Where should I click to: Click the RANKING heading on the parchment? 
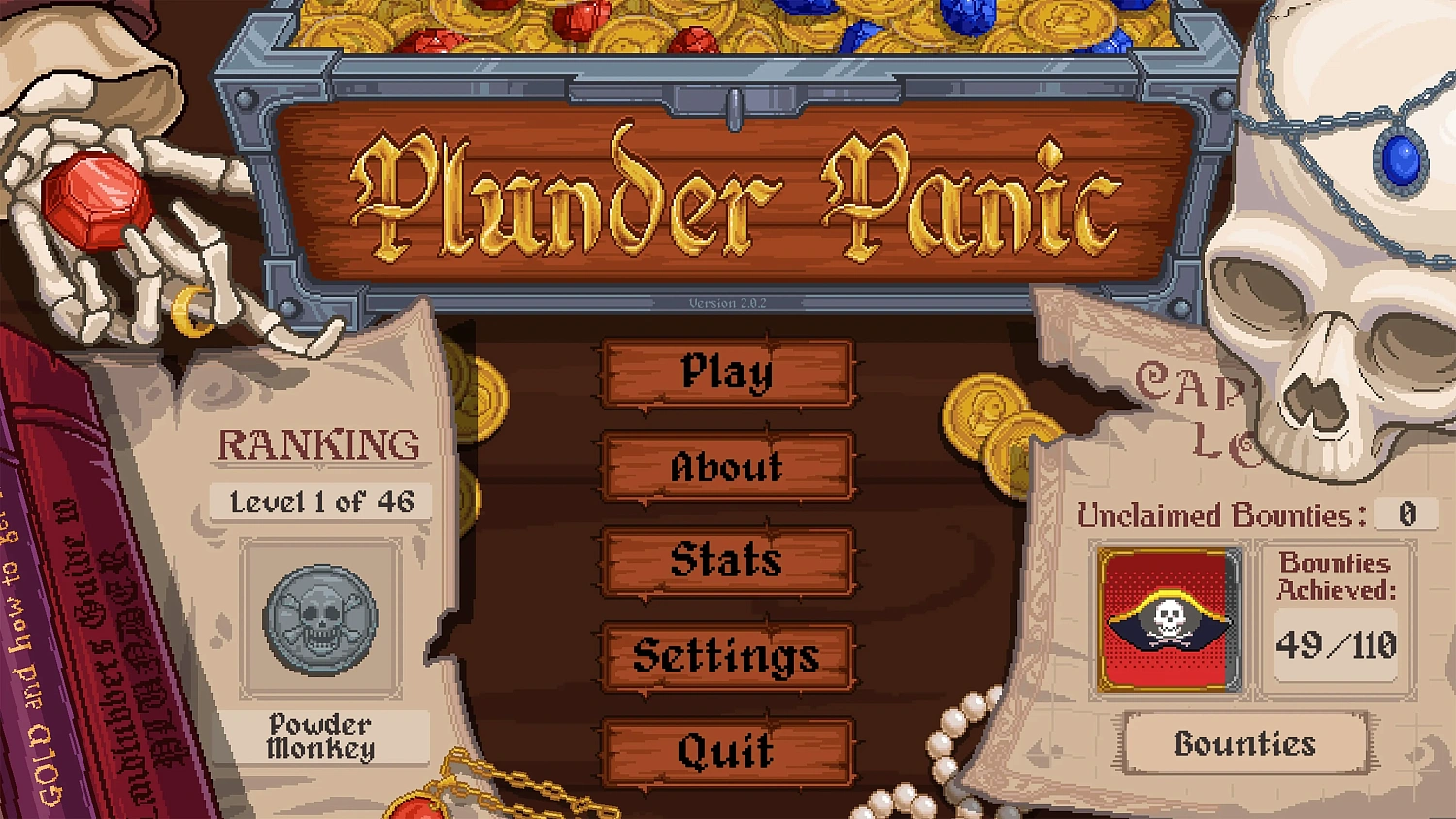320,443
